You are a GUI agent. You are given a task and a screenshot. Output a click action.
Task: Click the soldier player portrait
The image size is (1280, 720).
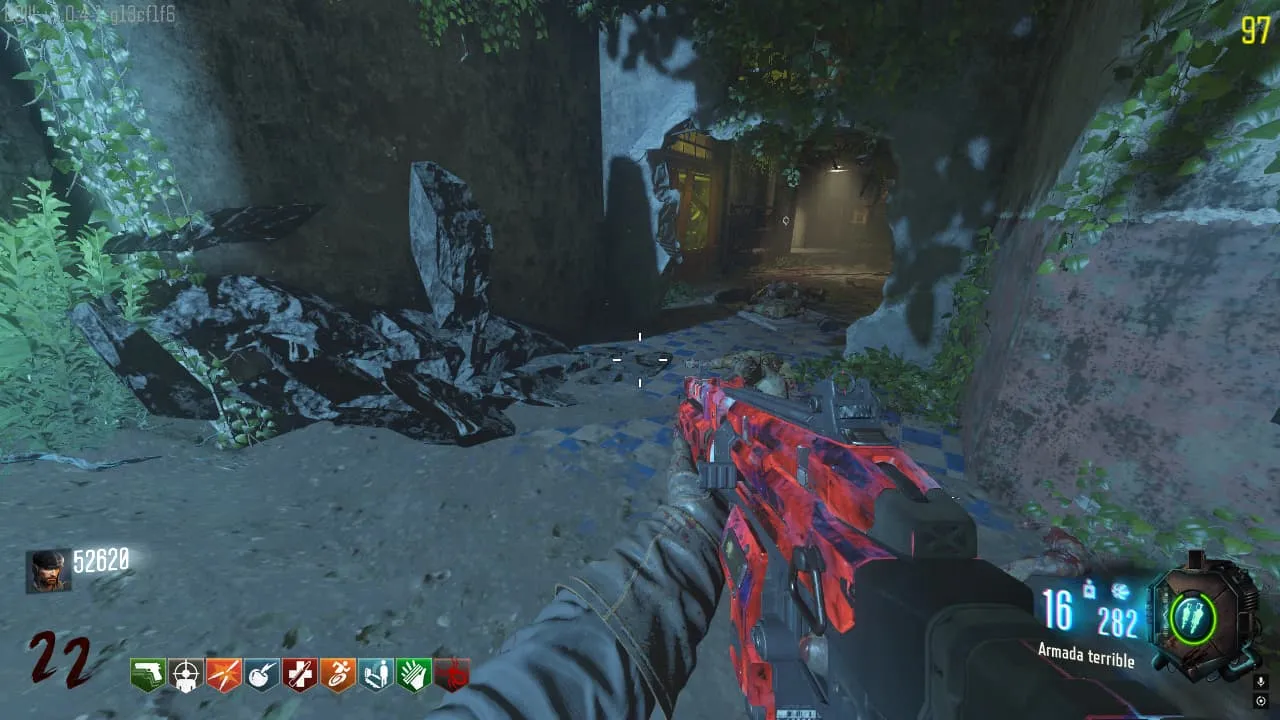(48, 571)
